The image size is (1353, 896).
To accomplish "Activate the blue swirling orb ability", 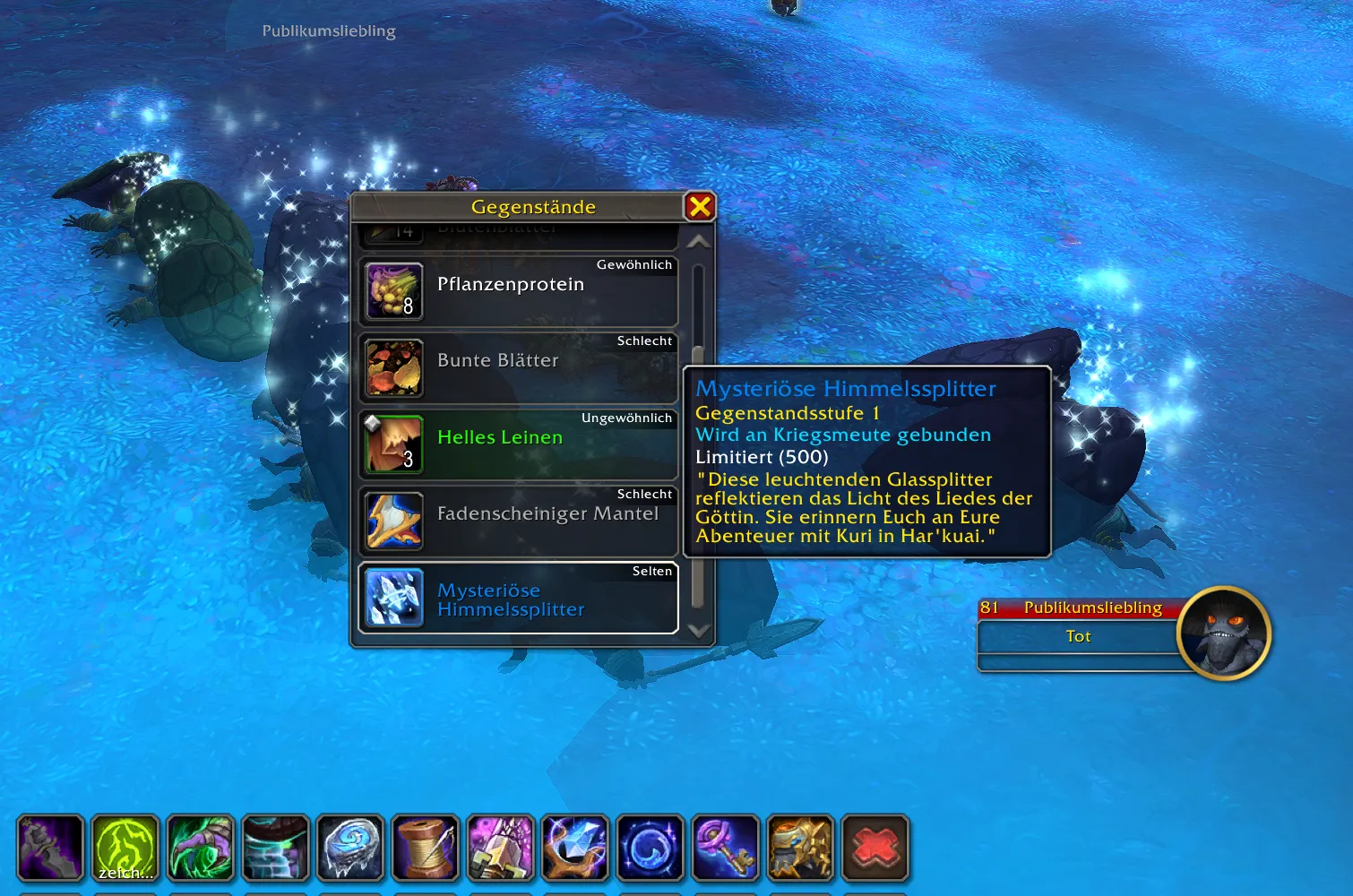I will point(651,848).
